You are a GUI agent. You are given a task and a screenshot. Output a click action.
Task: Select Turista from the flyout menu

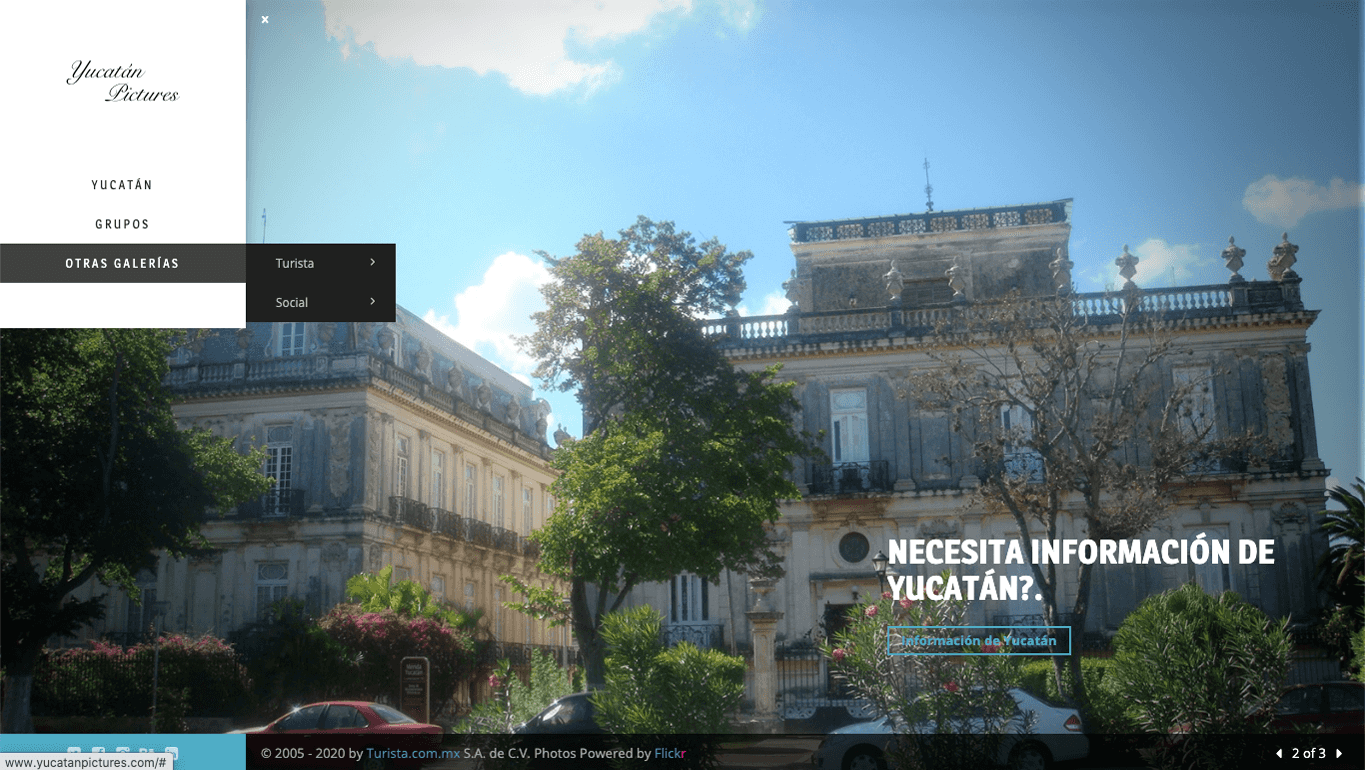(294, 262)
